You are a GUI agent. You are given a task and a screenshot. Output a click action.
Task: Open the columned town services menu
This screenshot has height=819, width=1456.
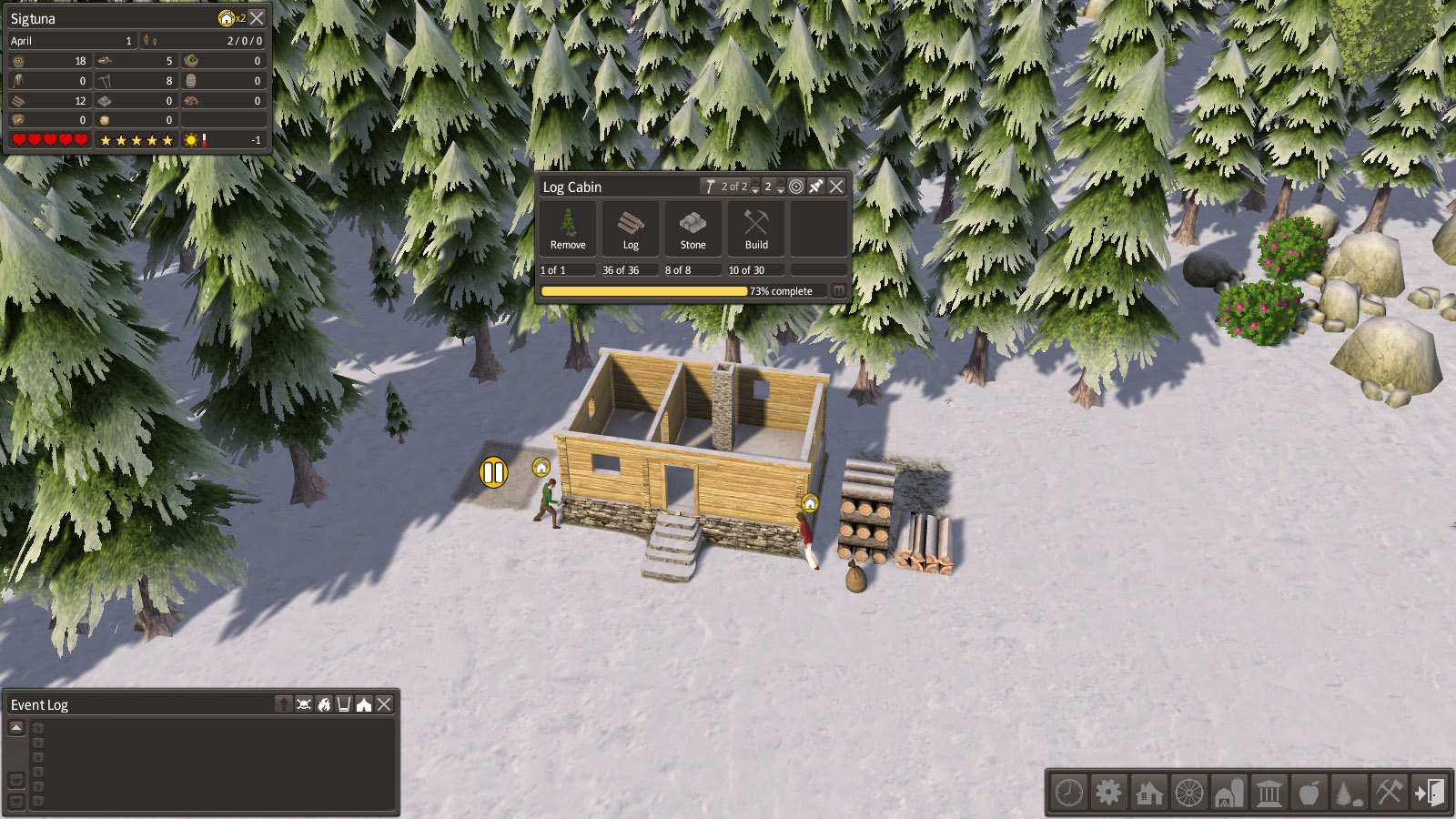[x=1269, y=793]
